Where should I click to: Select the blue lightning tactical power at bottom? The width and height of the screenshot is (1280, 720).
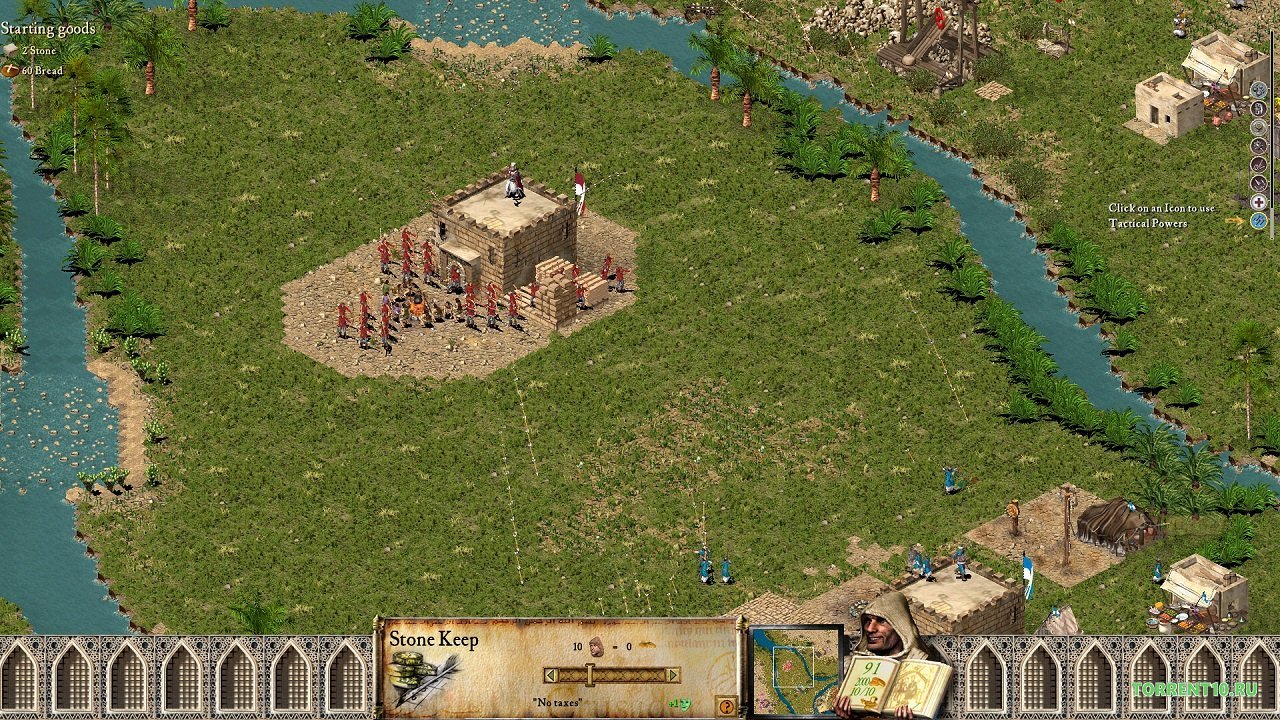[x=1258, y=218]
